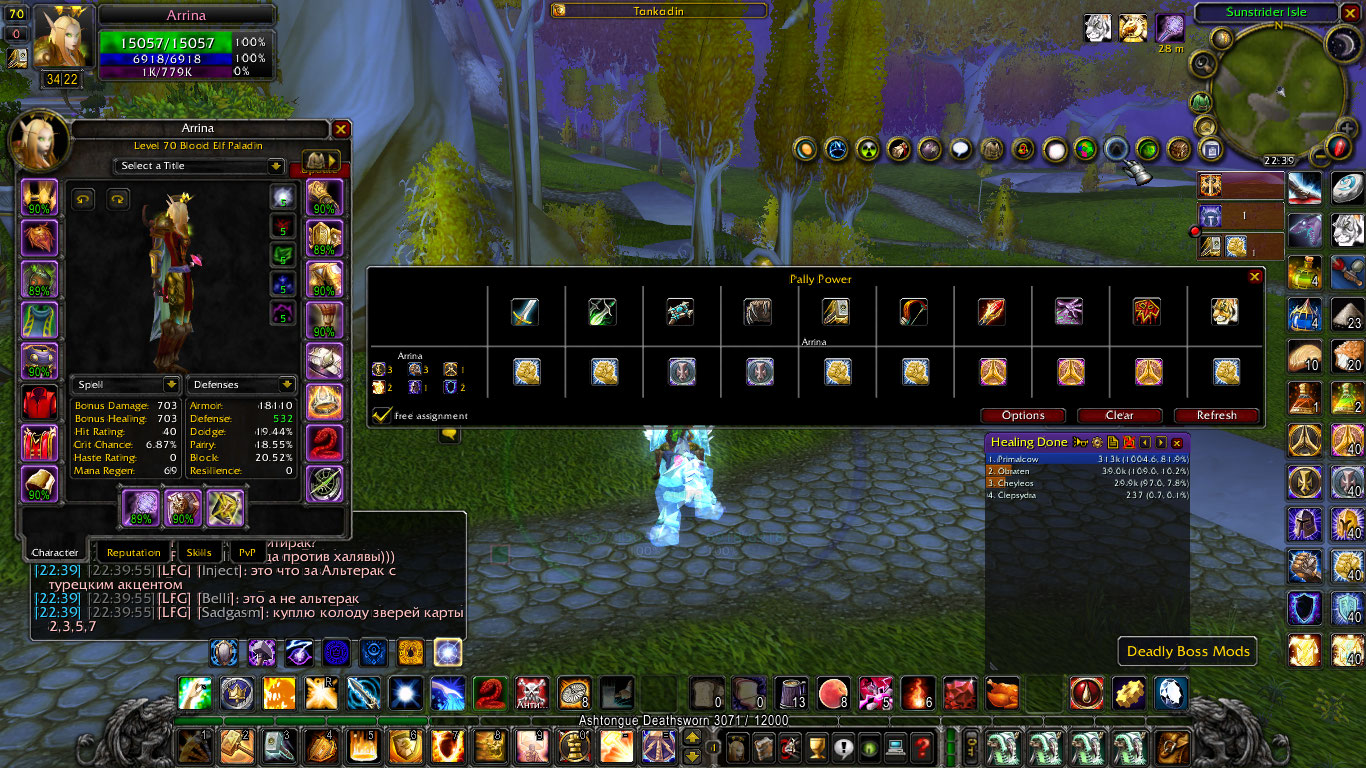Open the PvP tab

pos(246,552)
